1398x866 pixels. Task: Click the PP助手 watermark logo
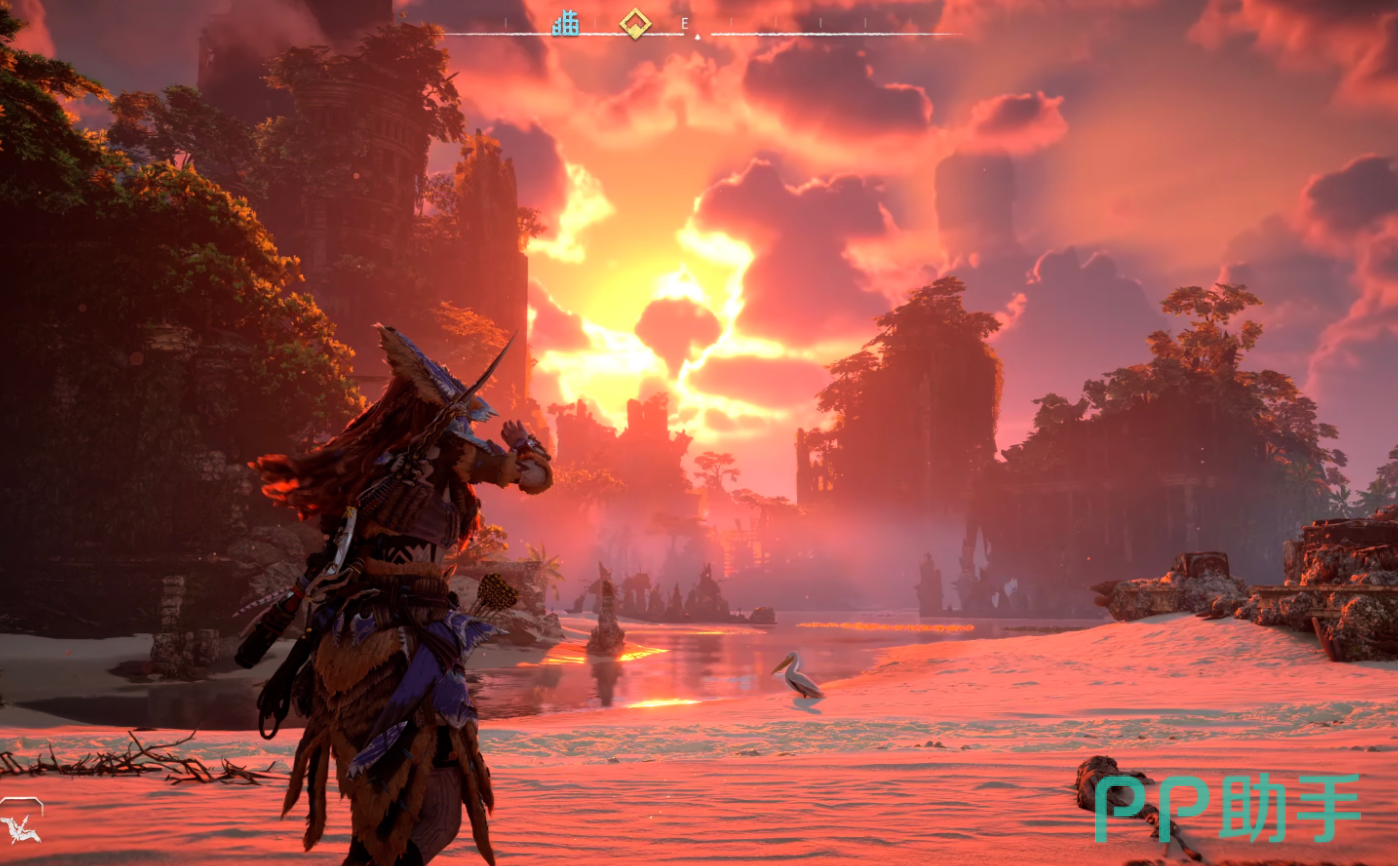click(x=1227, y=807)
